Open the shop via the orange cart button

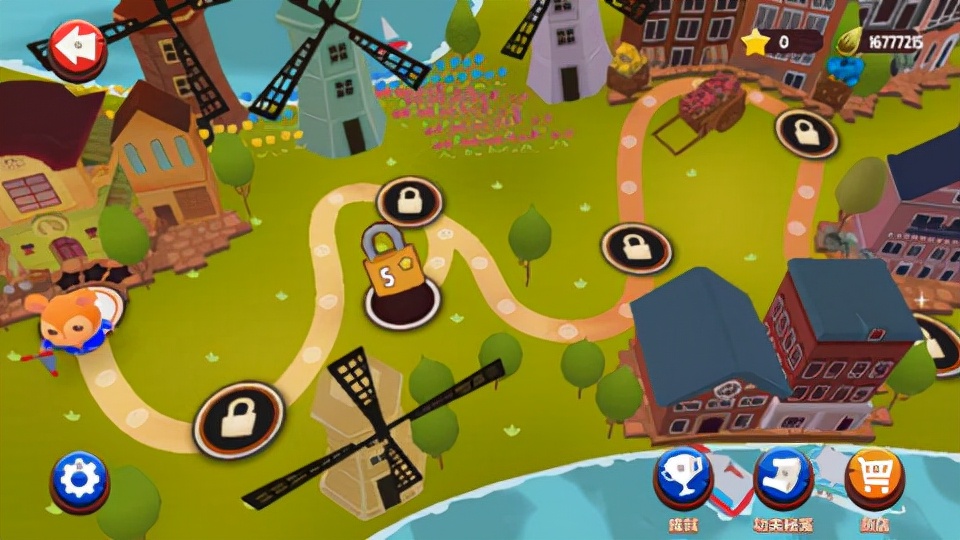click(874, 476)
